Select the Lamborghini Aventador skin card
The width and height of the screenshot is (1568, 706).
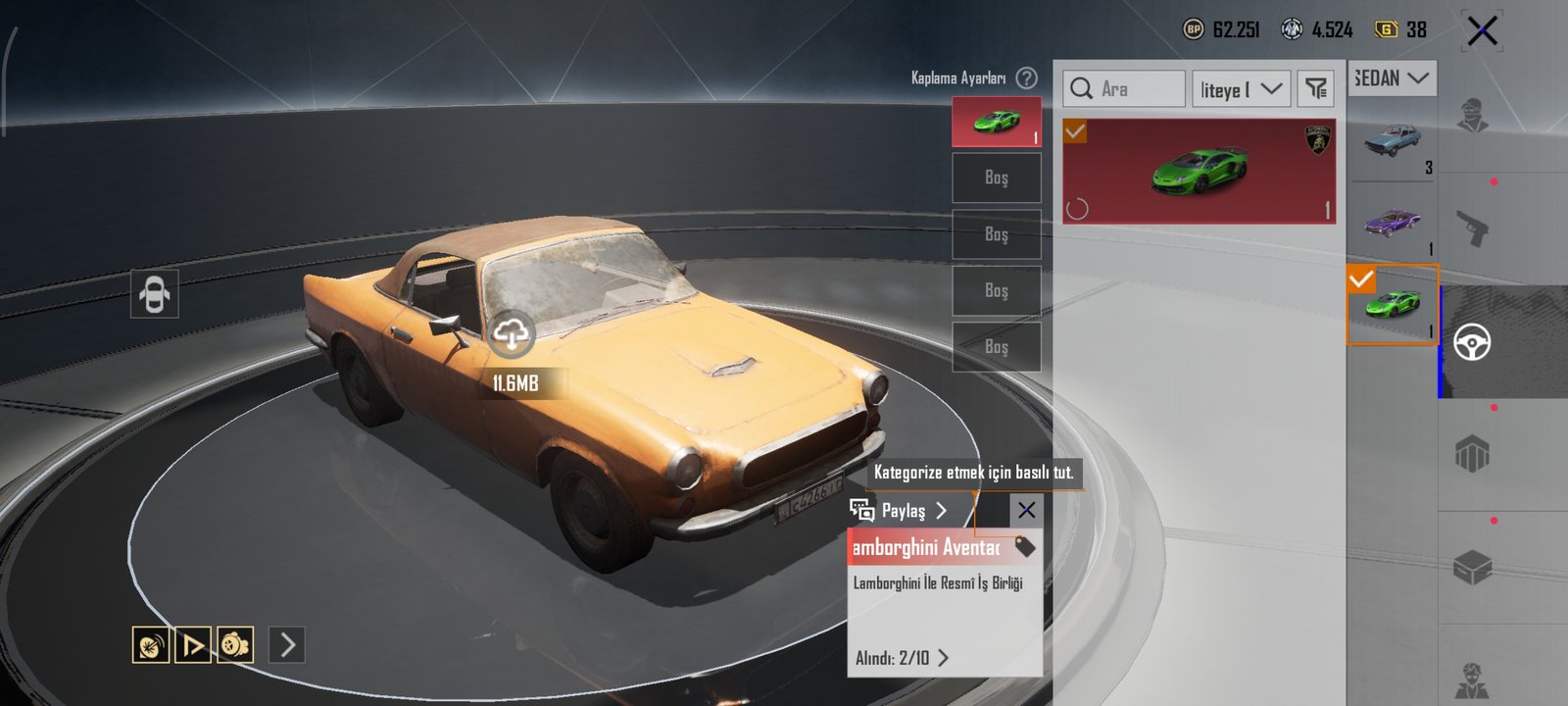tap(1199, 172)
